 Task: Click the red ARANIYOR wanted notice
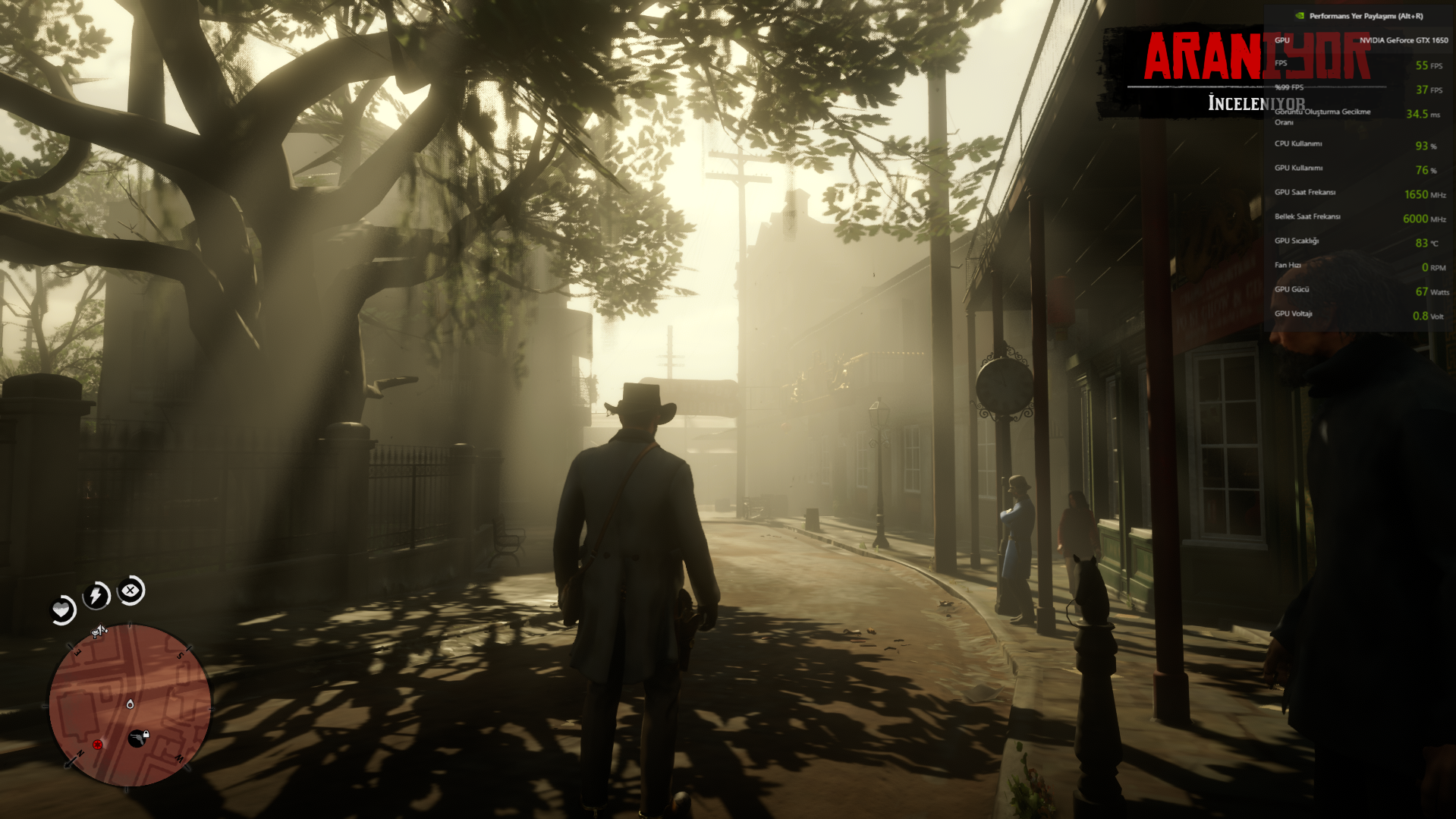coord(1256,57)
